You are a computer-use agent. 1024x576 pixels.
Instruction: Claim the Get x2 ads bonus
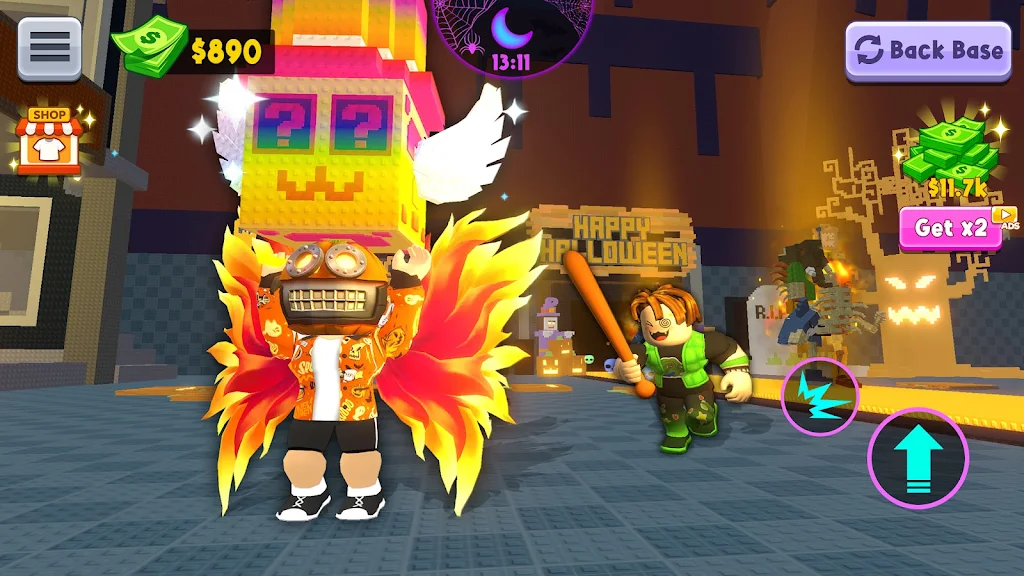click(951, 228)
